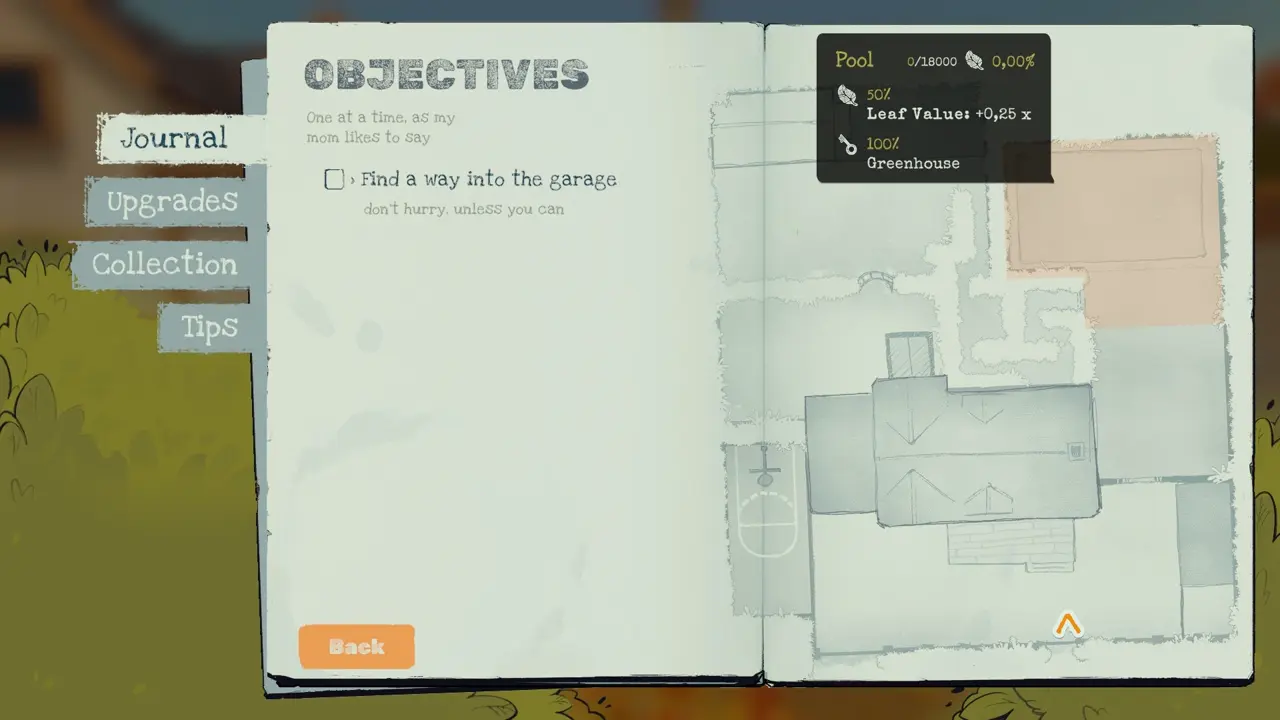Open the Tips tab
The image size is (1280, 720).
[209, 327]
